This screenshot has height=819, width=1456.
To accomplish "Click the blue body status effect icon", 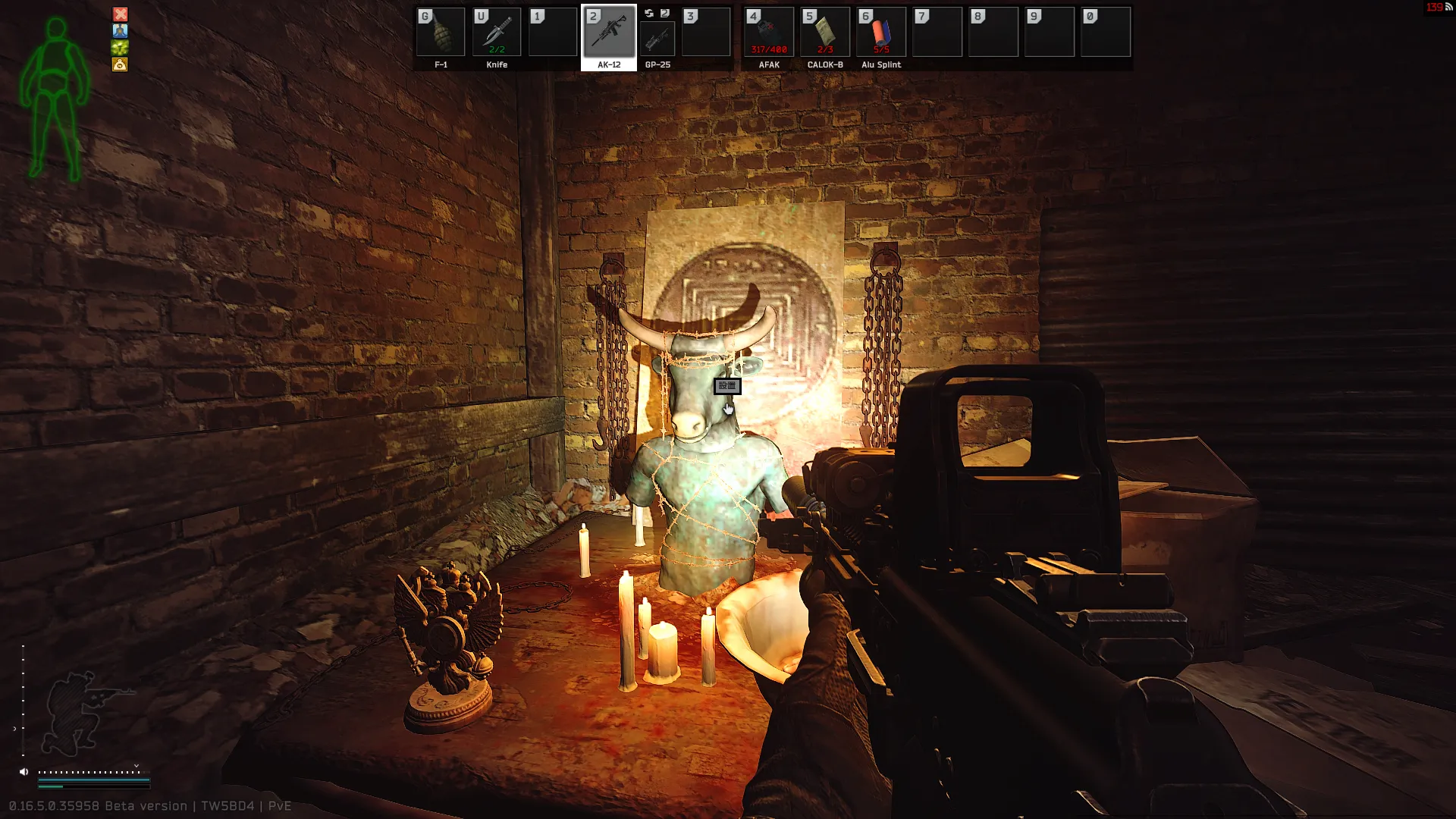I will point(121,30).
